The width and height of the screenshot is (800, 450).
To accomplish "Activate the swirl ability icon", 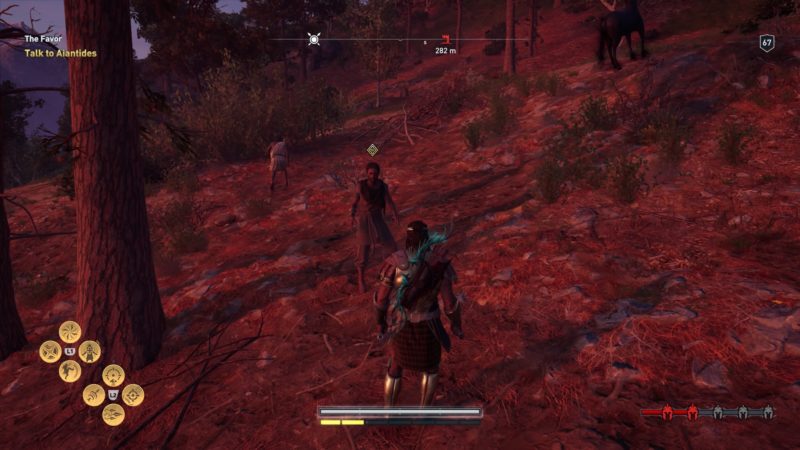I will click(x=70, y=331).
